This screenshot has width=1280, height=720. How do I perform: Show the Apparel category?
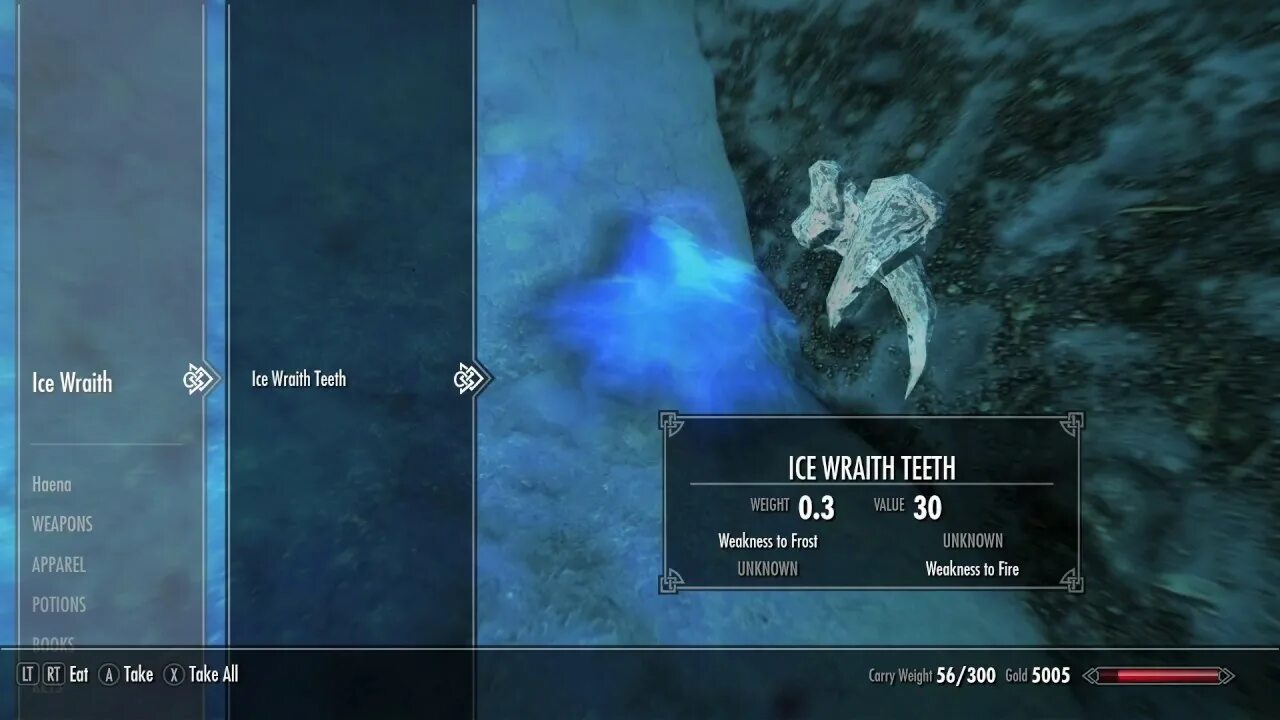tap(59, 565)
